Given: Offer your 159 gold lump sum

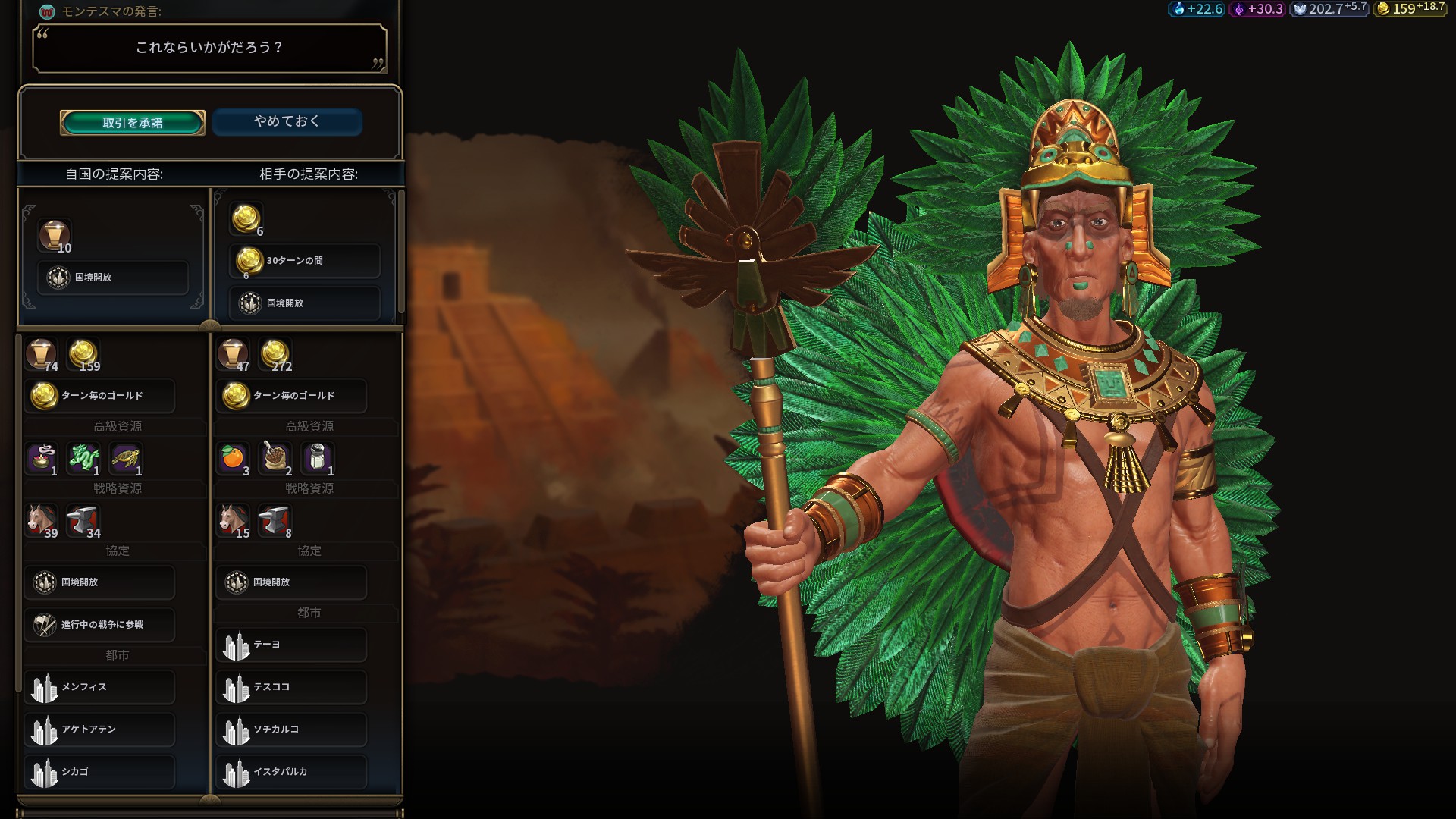Looking at the screenshot, I should coord(83,354).
